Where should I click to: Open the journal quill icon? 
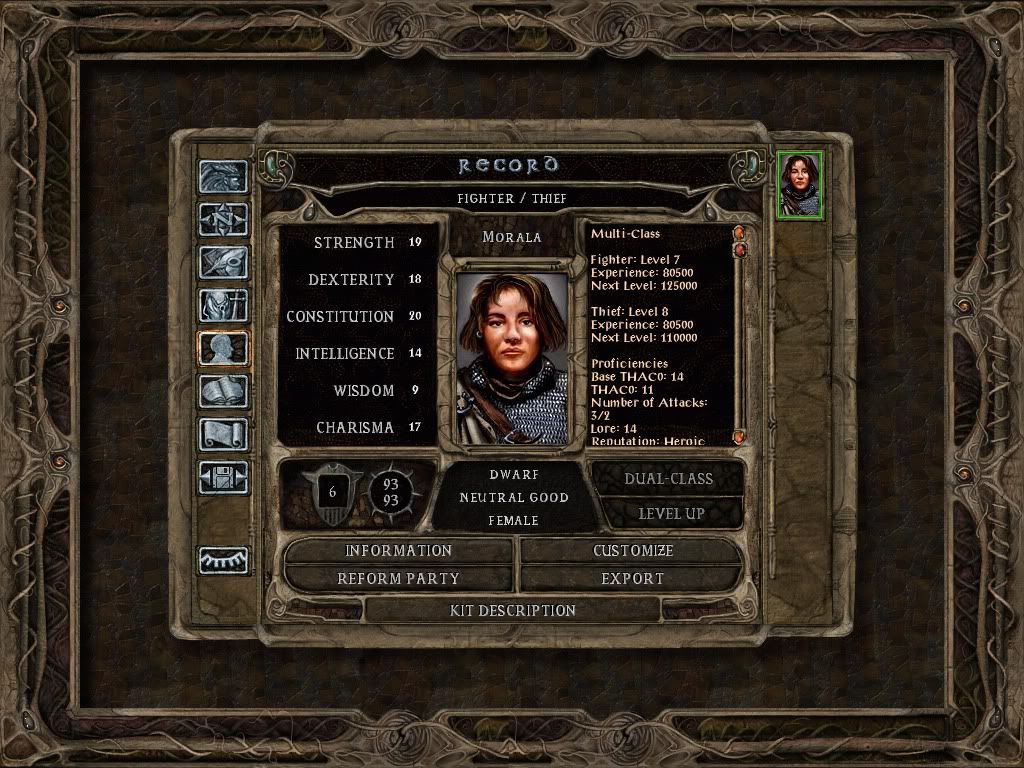(x=222, y=262)
